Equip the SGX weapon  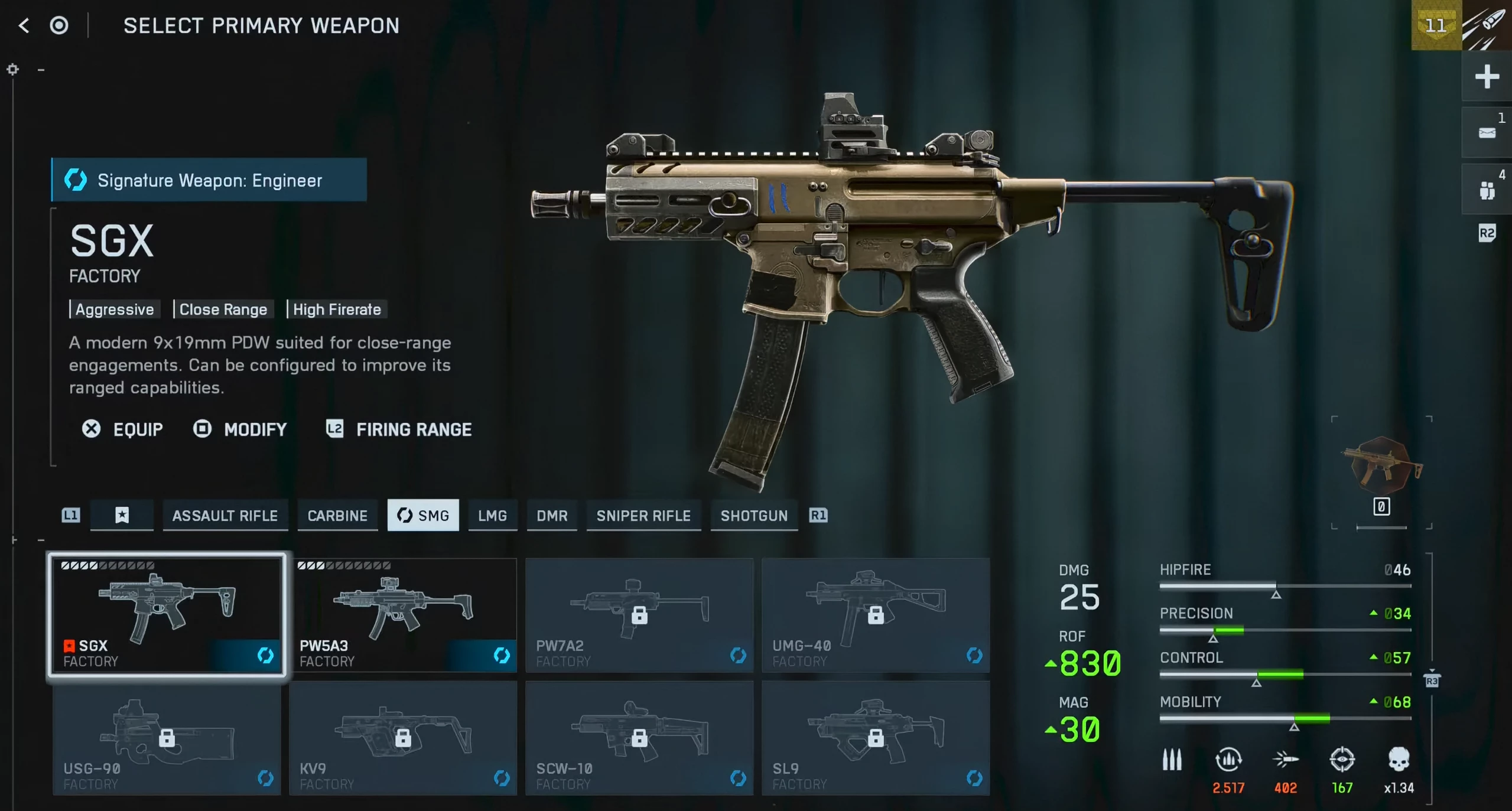pos(123,429)
